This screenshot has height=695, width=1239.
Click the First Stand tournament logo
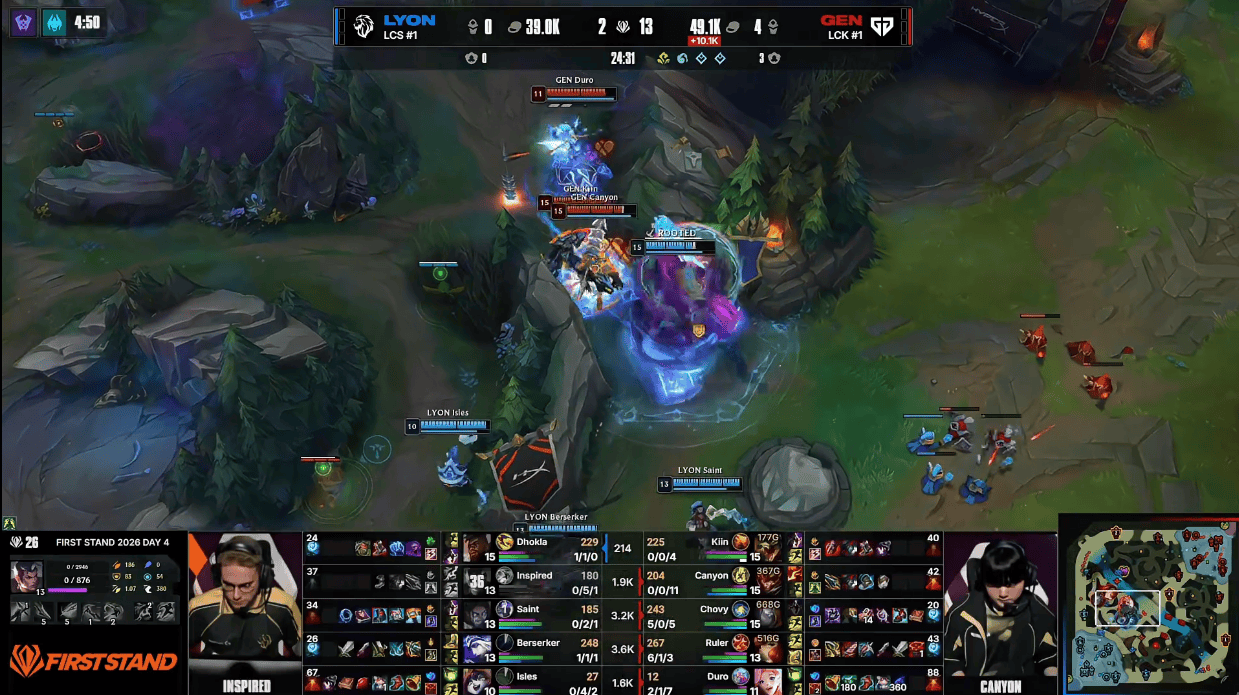pos(93,661)
